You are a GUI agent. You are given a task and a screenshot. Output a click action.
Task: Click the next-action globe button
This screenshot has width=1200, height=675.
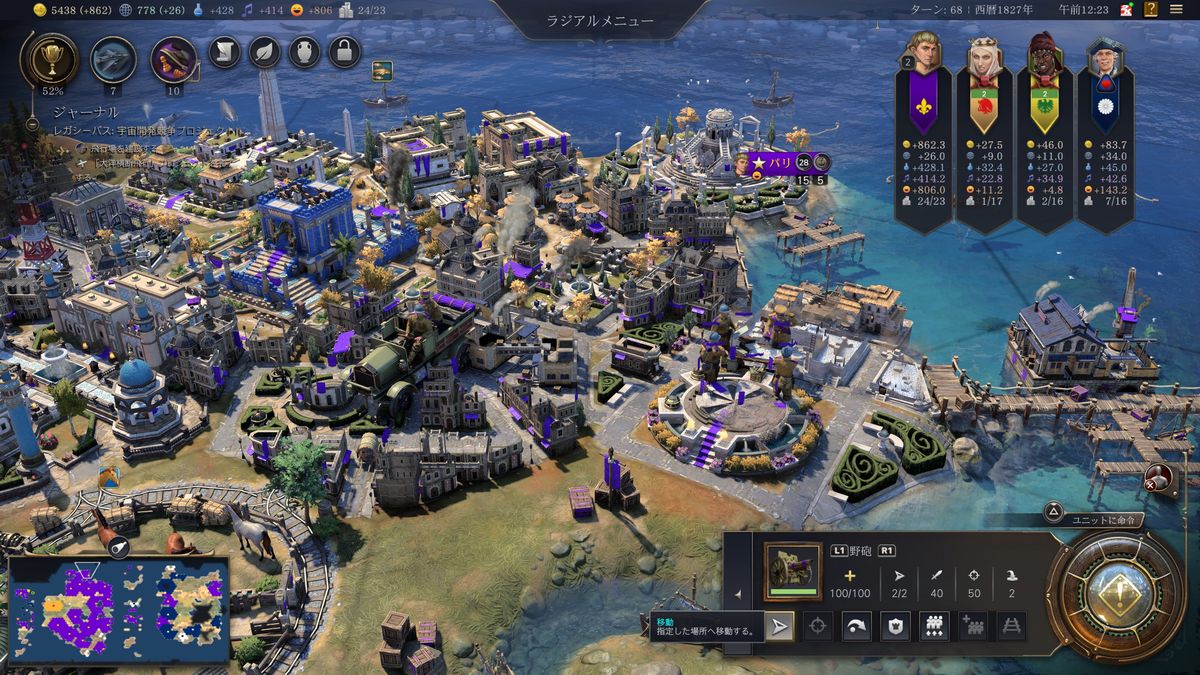(x=1115, y=595)
